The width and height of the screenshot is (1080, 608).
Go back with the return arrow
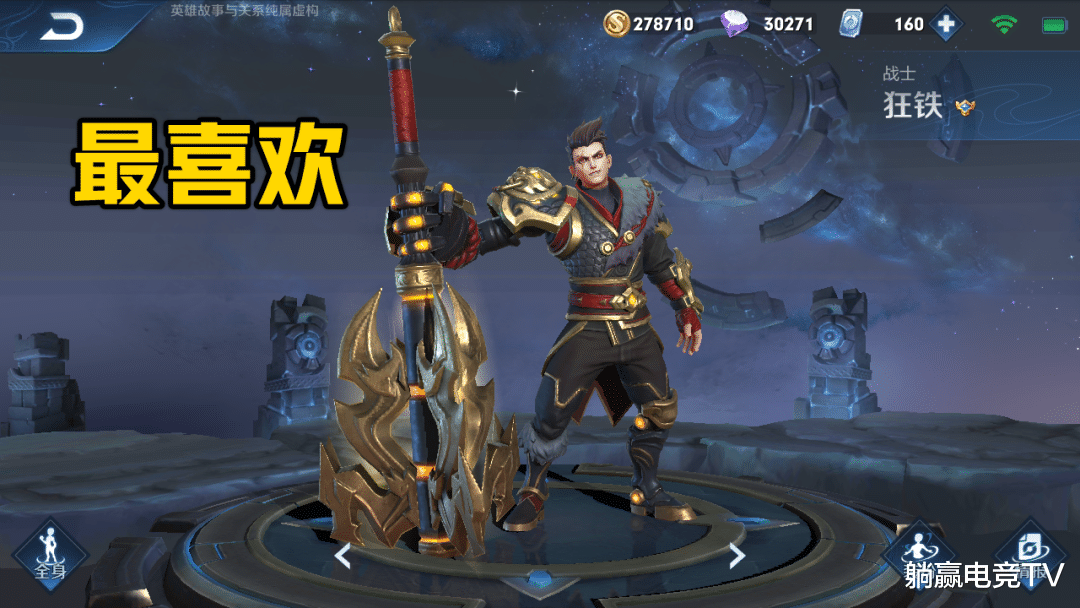point(61,28)
